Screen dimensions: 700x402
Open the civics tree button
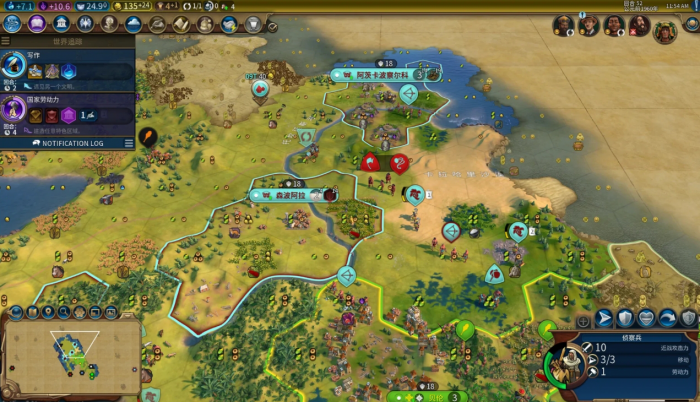click(x=37, y=24)
